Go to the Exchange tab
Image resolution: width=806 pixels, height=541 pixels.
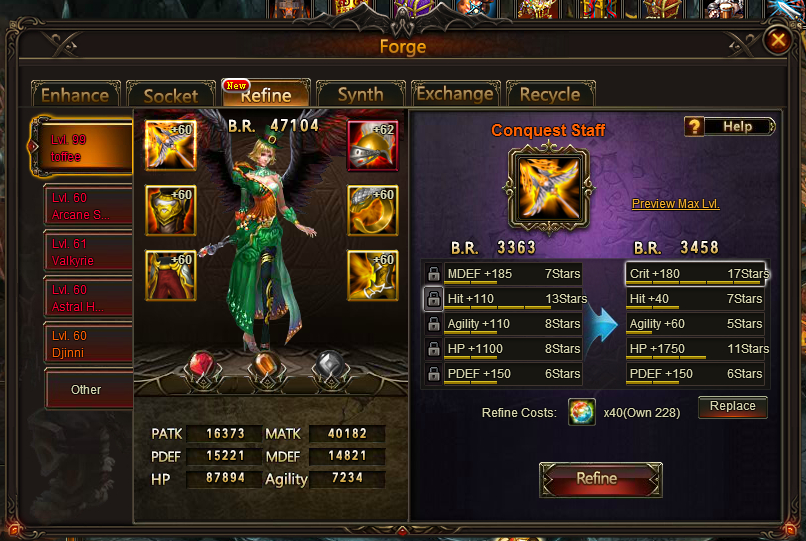point(454,94)
